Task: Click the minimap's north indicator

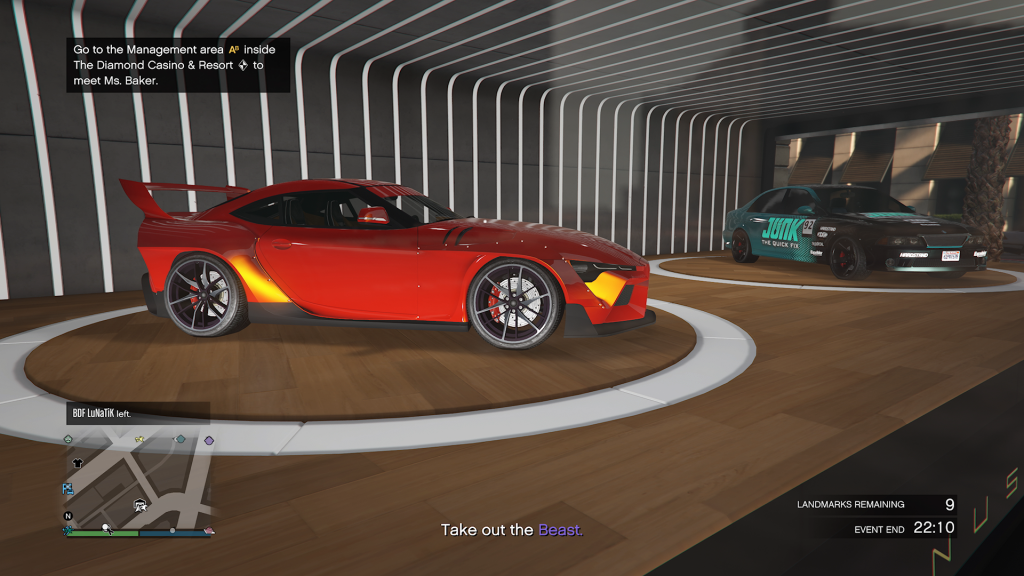Action: 68,516
